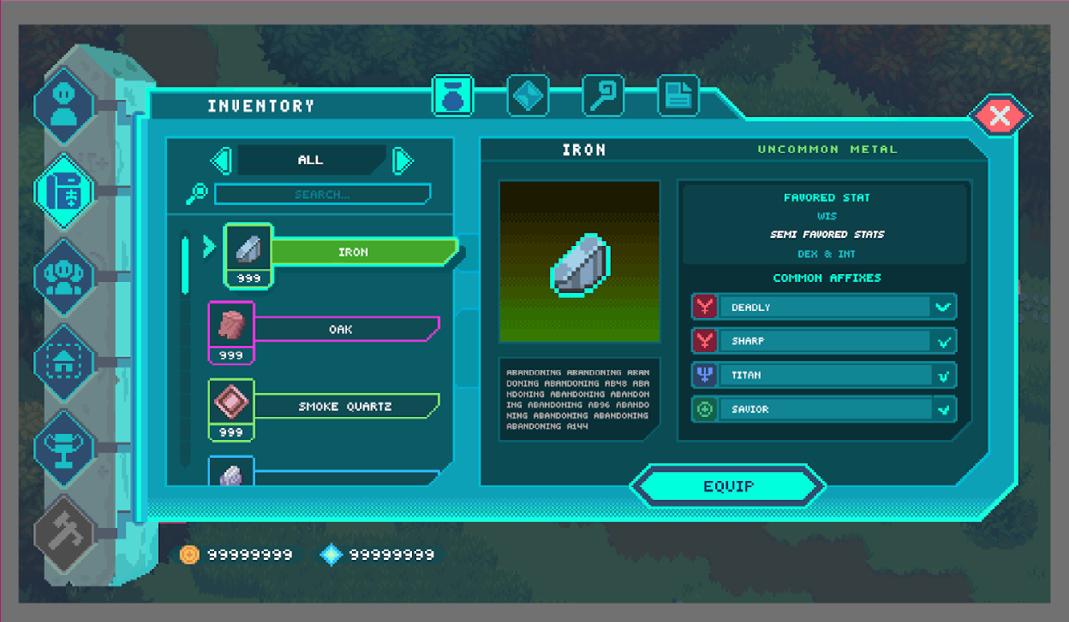Click the item search field

click(322, 194)
